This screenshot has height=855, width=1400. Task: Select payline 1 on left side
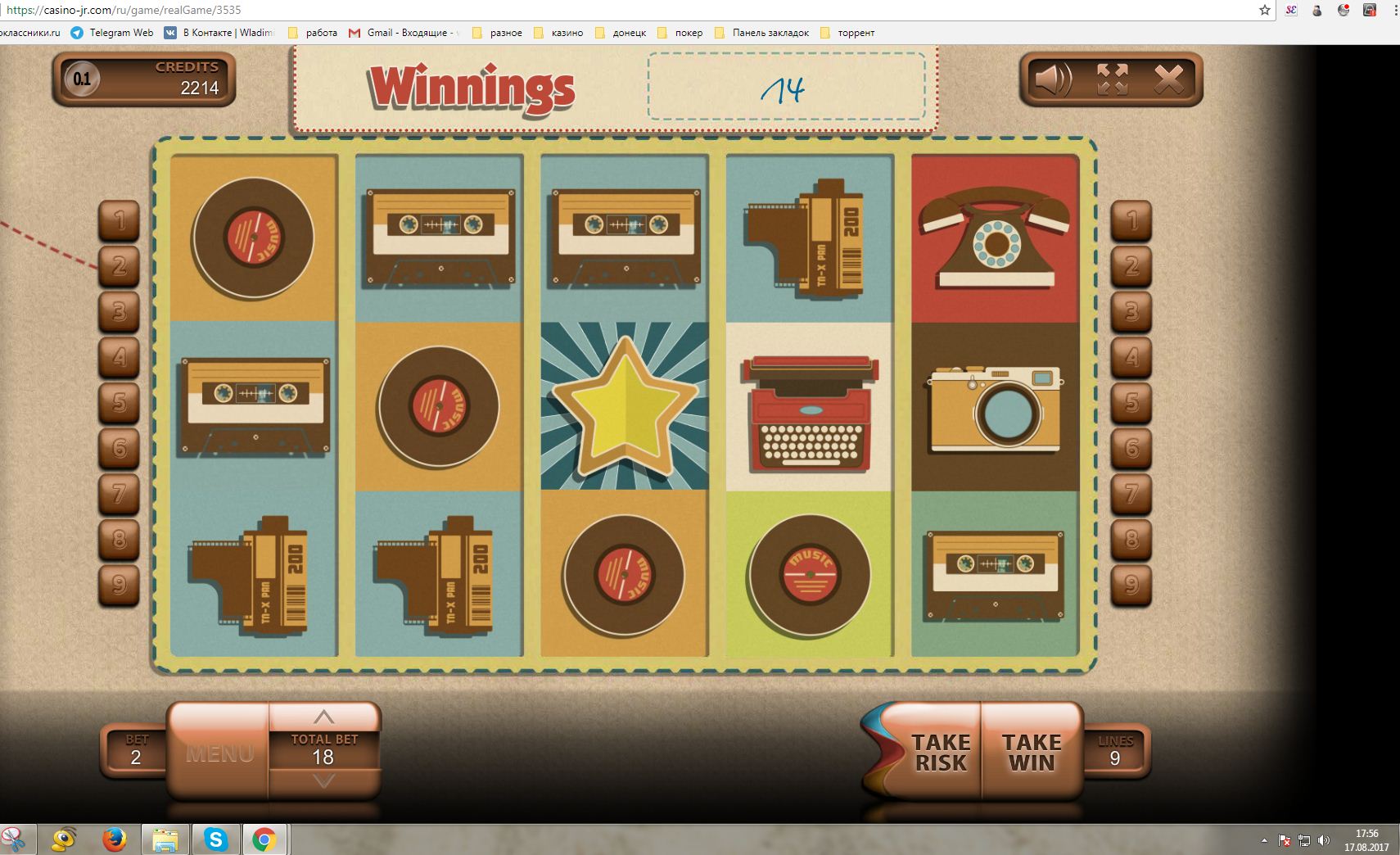pyautogui.click(x=120, y=220)
